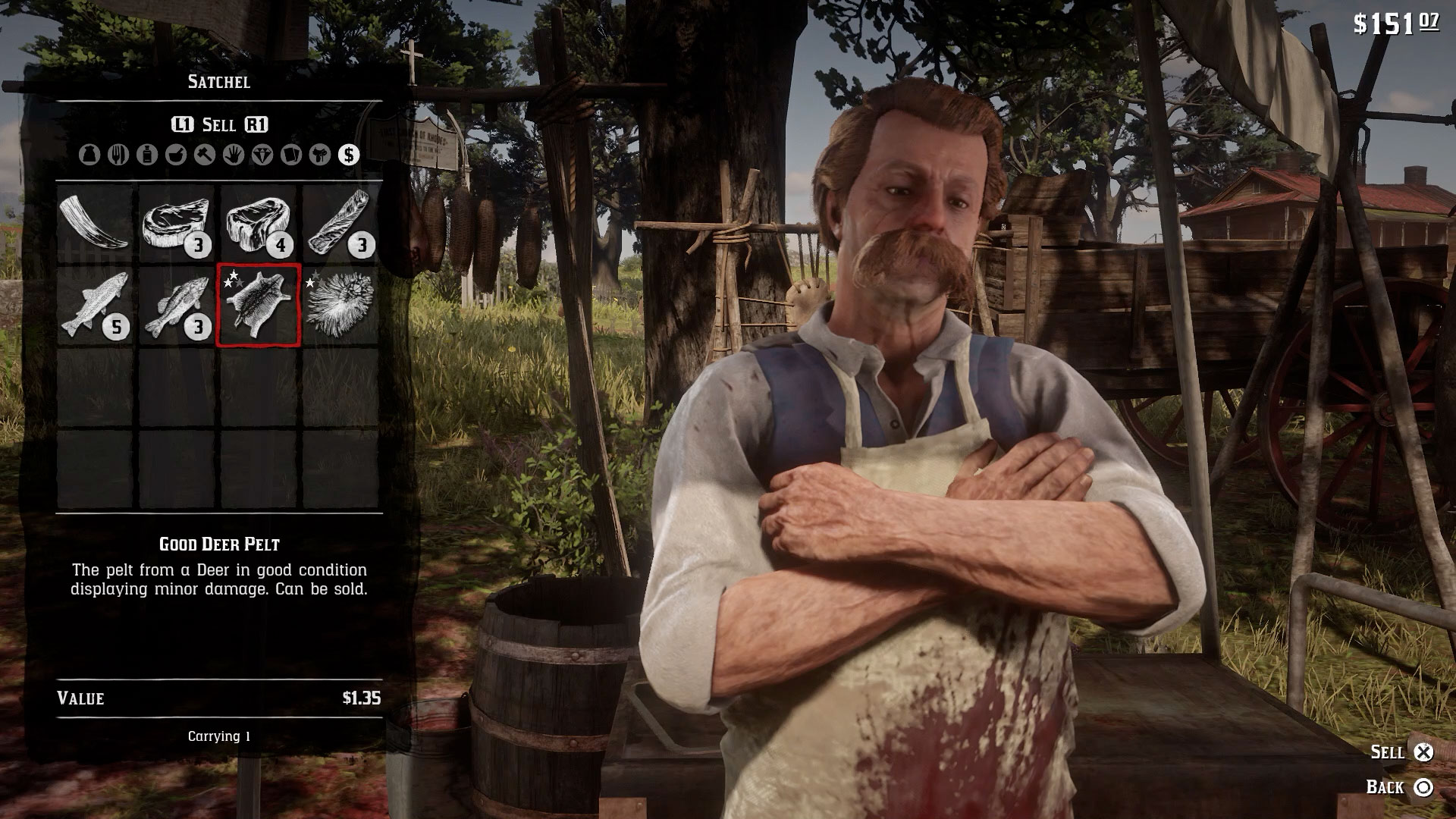Pick the one-star spiky quill pelt
The width and height of the screenshot is (1456, 819).
(x=340, y=305)
